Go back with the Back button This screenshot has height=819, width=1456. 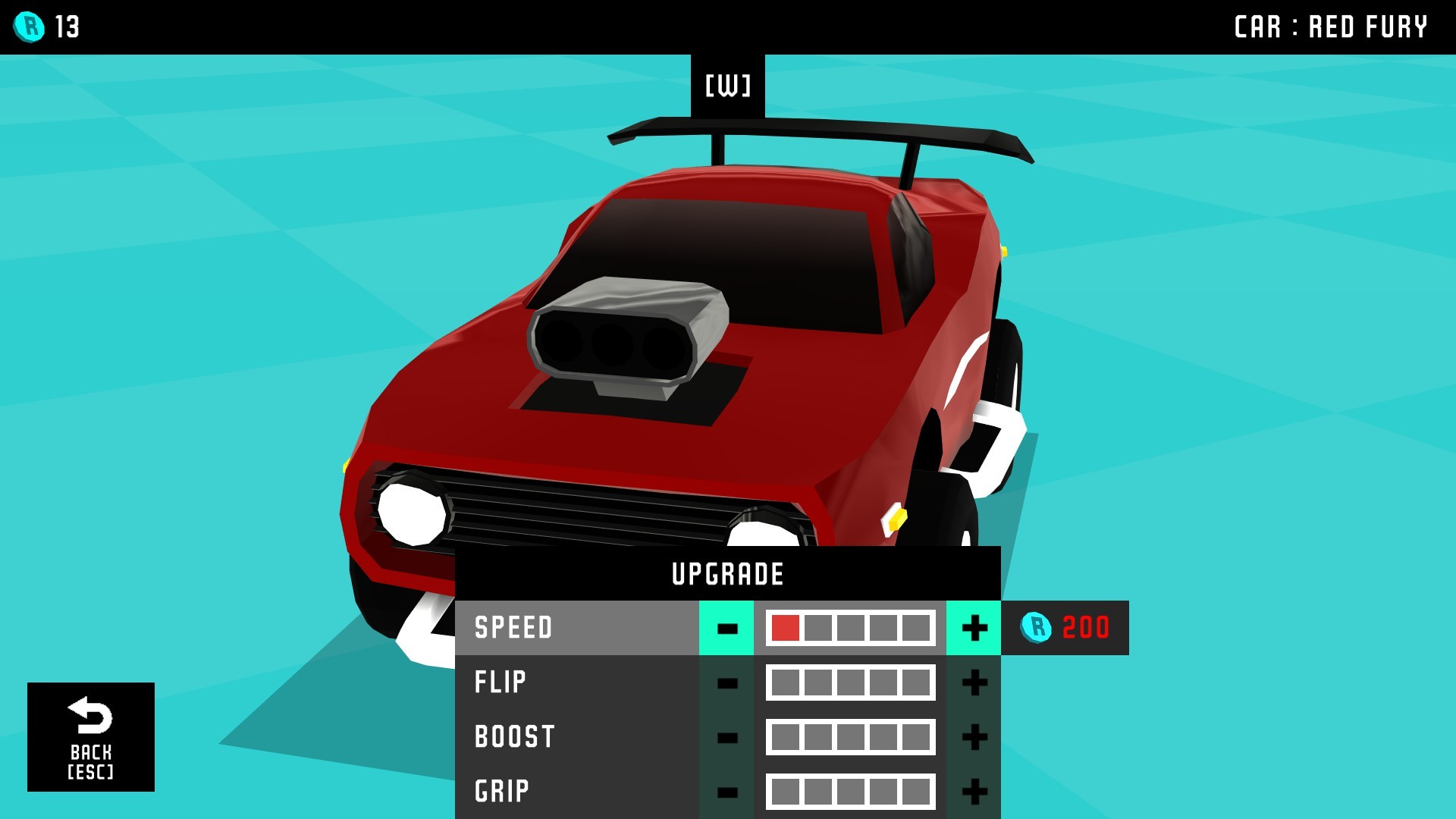tap(91, 736)
